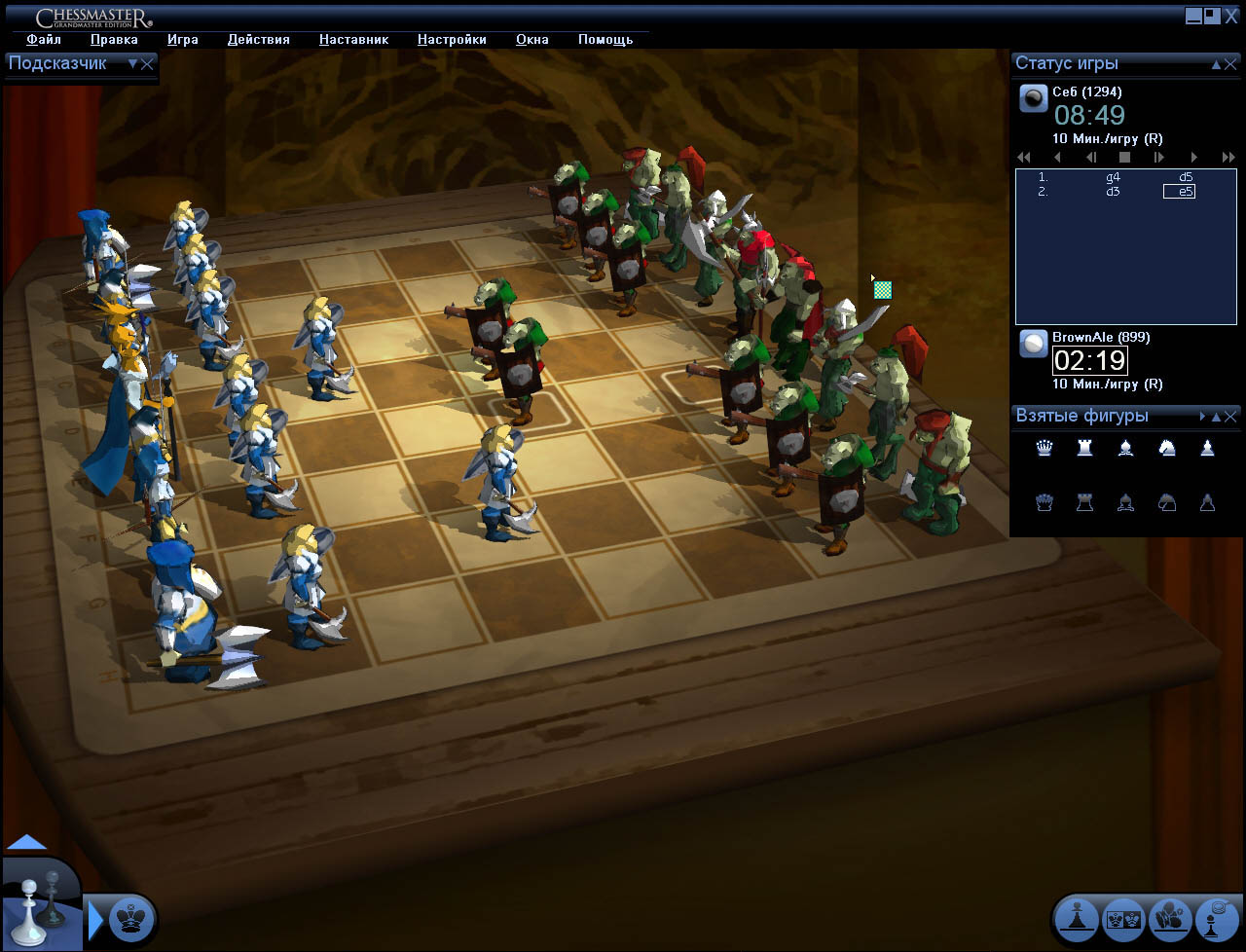Select move e5 in the move list
Viewport: 1246px width, 952px height.
(1180, 192)
